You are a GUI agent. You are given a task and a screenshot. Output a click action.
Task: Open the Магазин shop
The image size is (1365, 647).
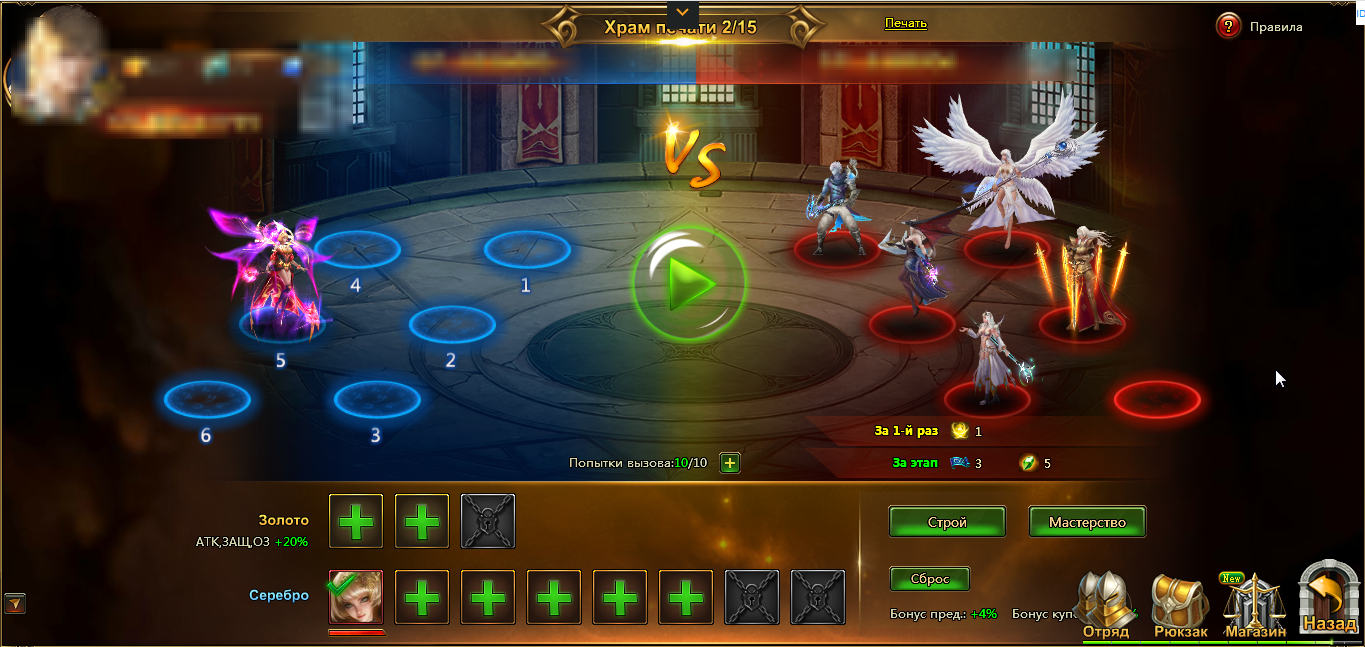[1255, 606]
